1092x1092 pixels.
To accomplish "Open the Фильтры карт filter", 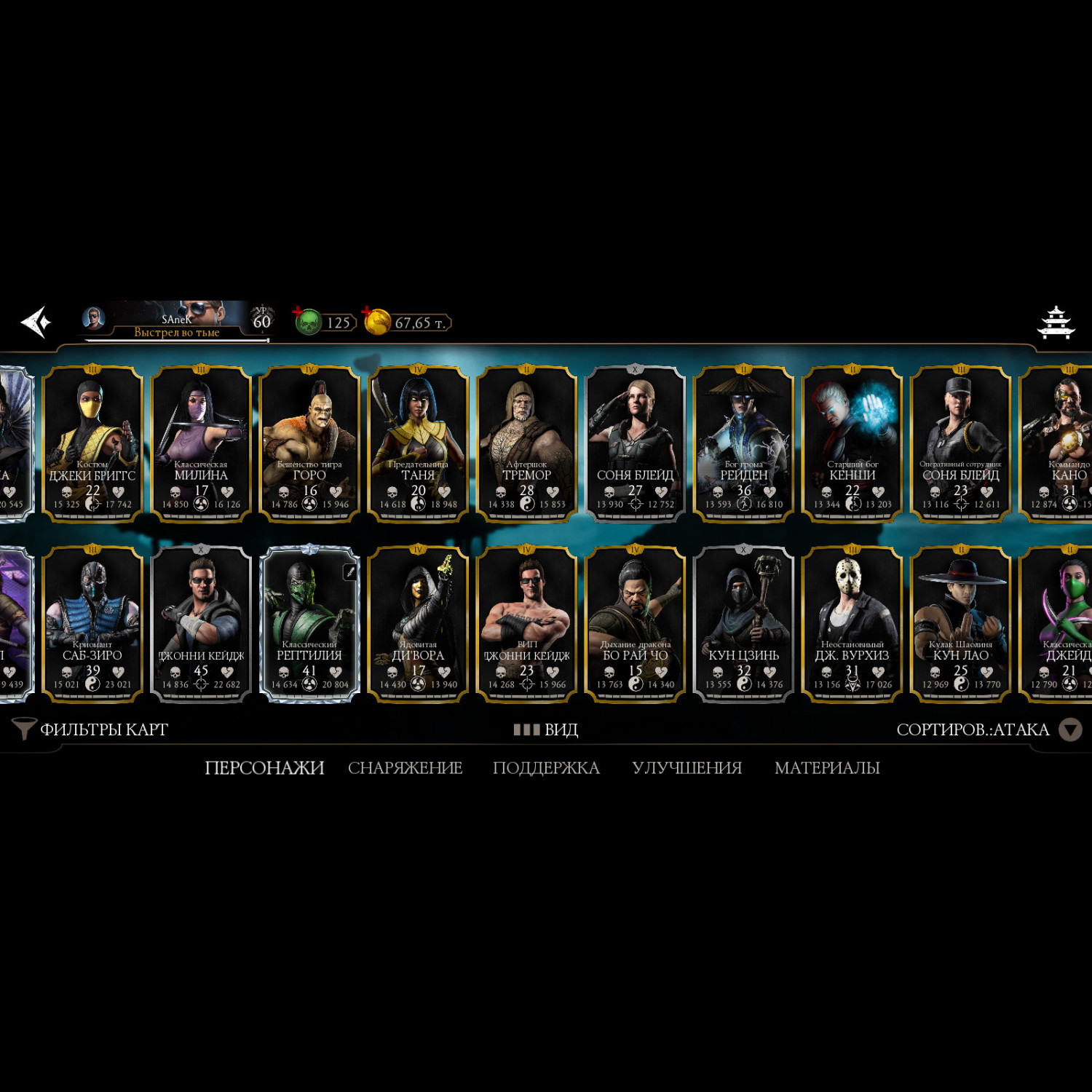I will coord(91,729).
